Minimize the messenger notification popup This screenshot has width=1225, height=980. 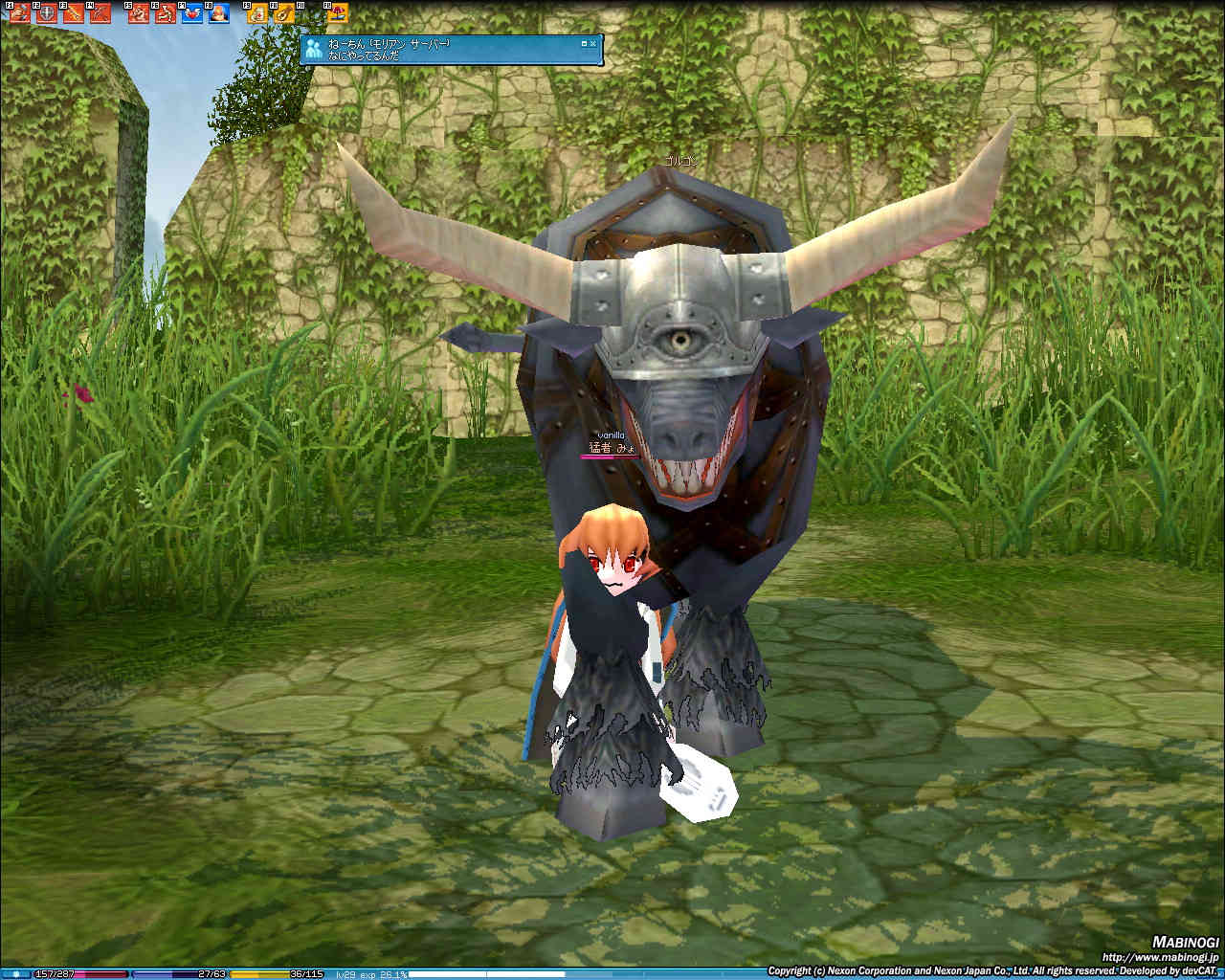click(x=584, y=43)
